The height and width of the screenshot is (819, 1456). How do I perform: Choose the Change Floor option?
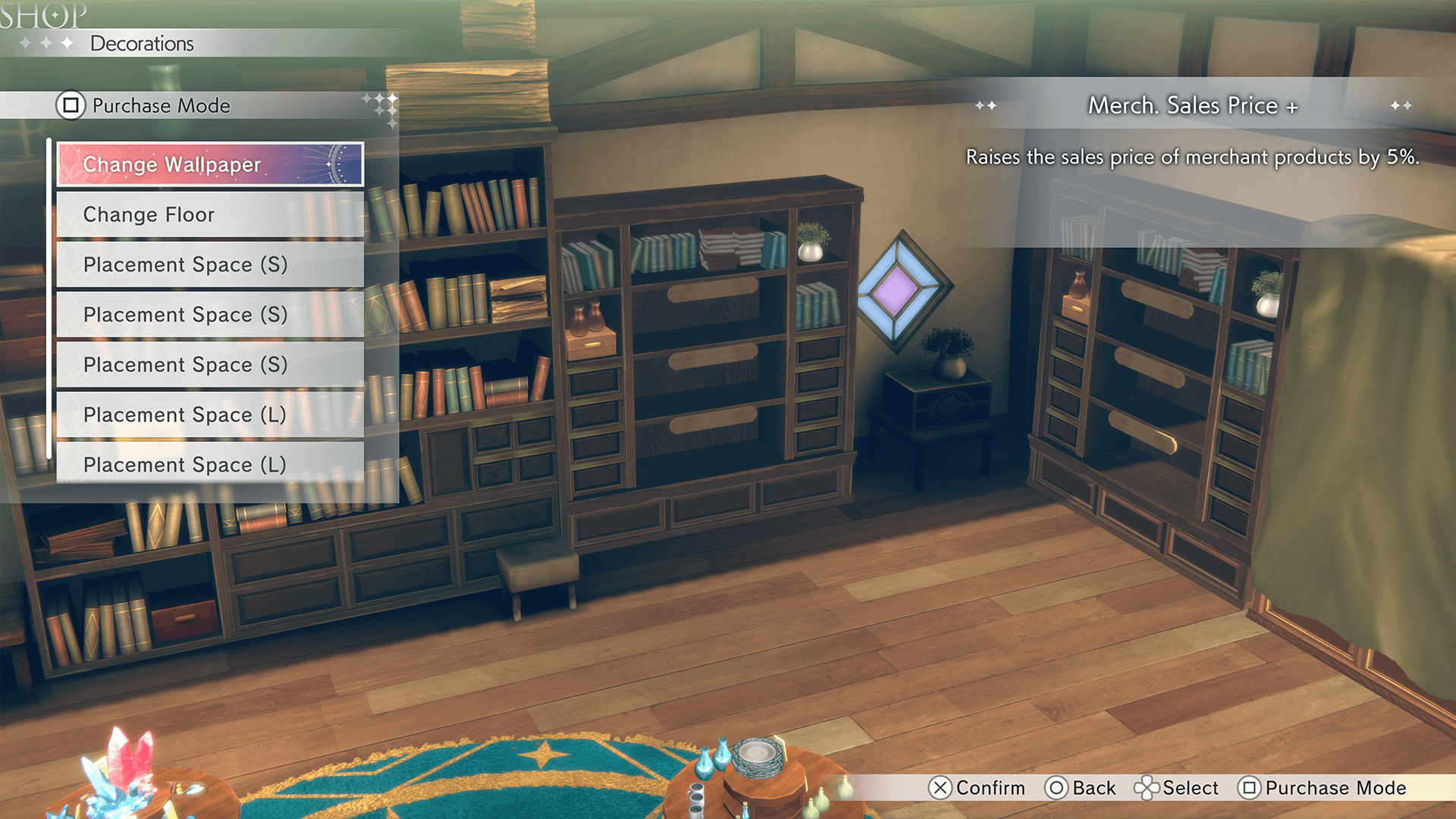[x=210, y=215]
